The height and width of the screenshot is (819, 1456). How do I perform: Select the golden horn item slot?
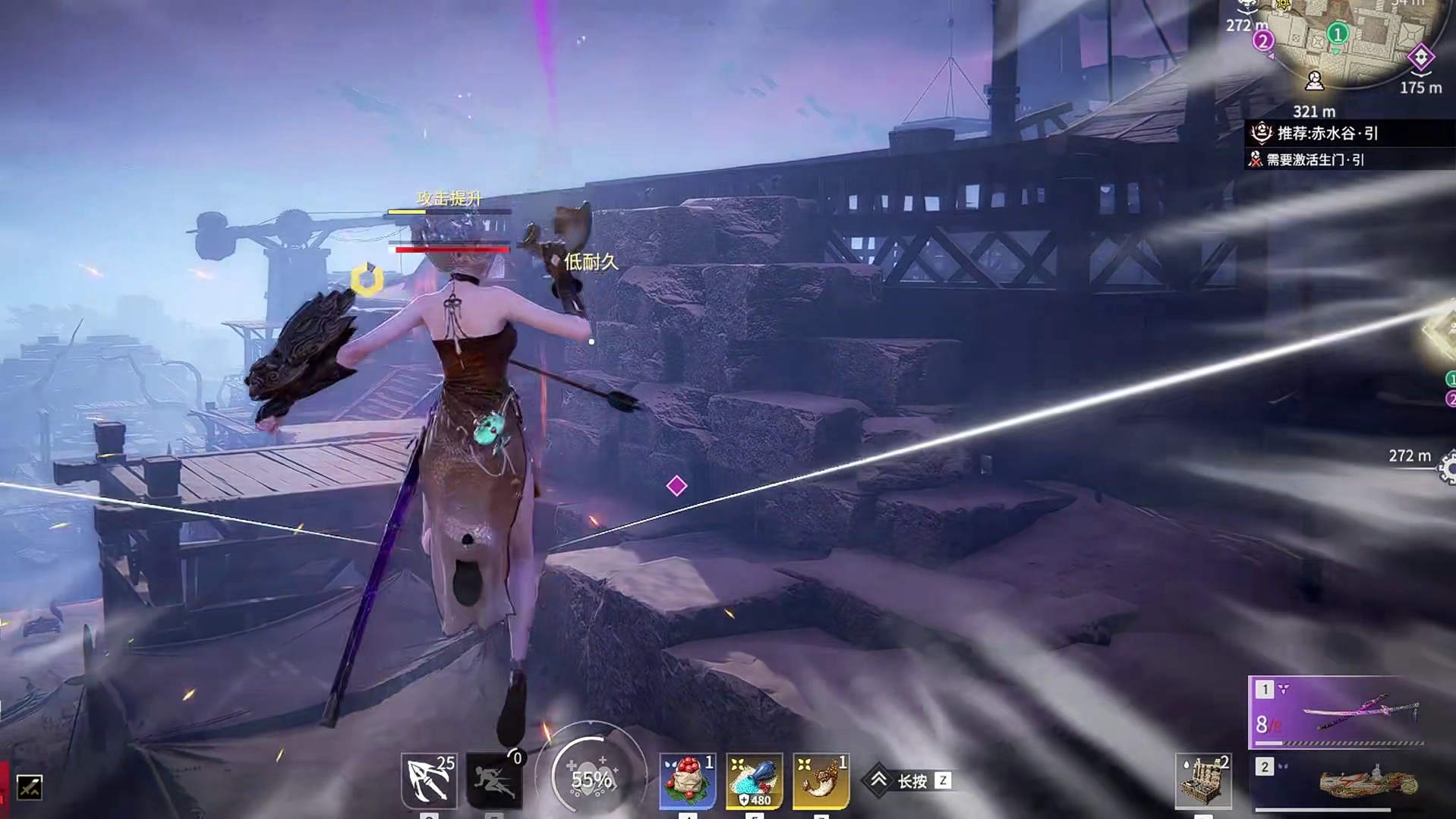(821, 780)
